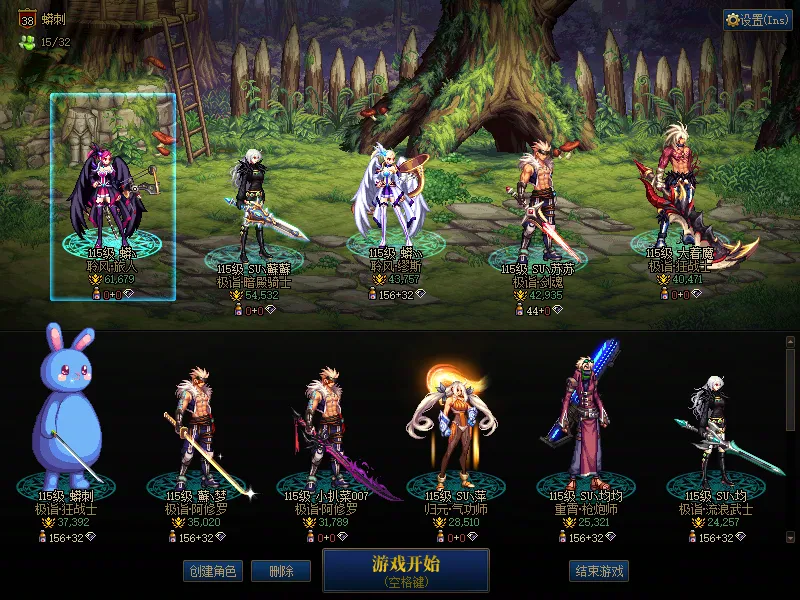Click the character list scrollbar up arrow
The height and width of the screenshot is (600, 800).
point(791,343)
